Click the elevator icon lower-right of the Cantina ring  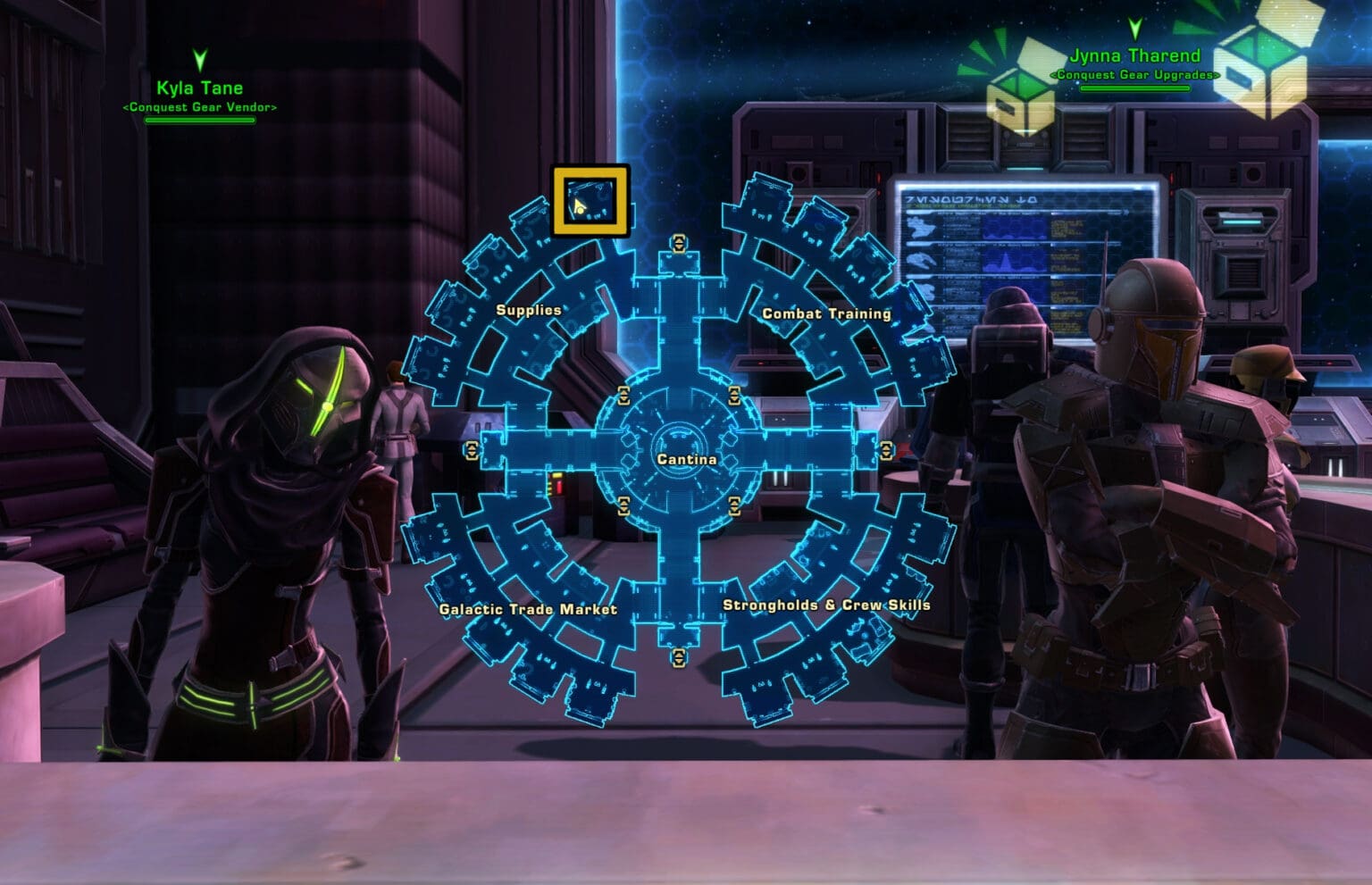(732, 505)
